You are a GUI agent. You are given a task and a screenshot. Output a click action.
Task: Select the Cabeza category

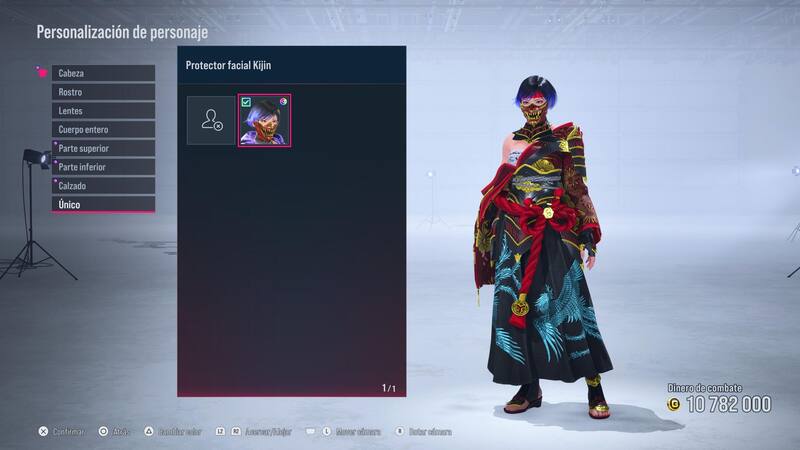pos(104,73)
